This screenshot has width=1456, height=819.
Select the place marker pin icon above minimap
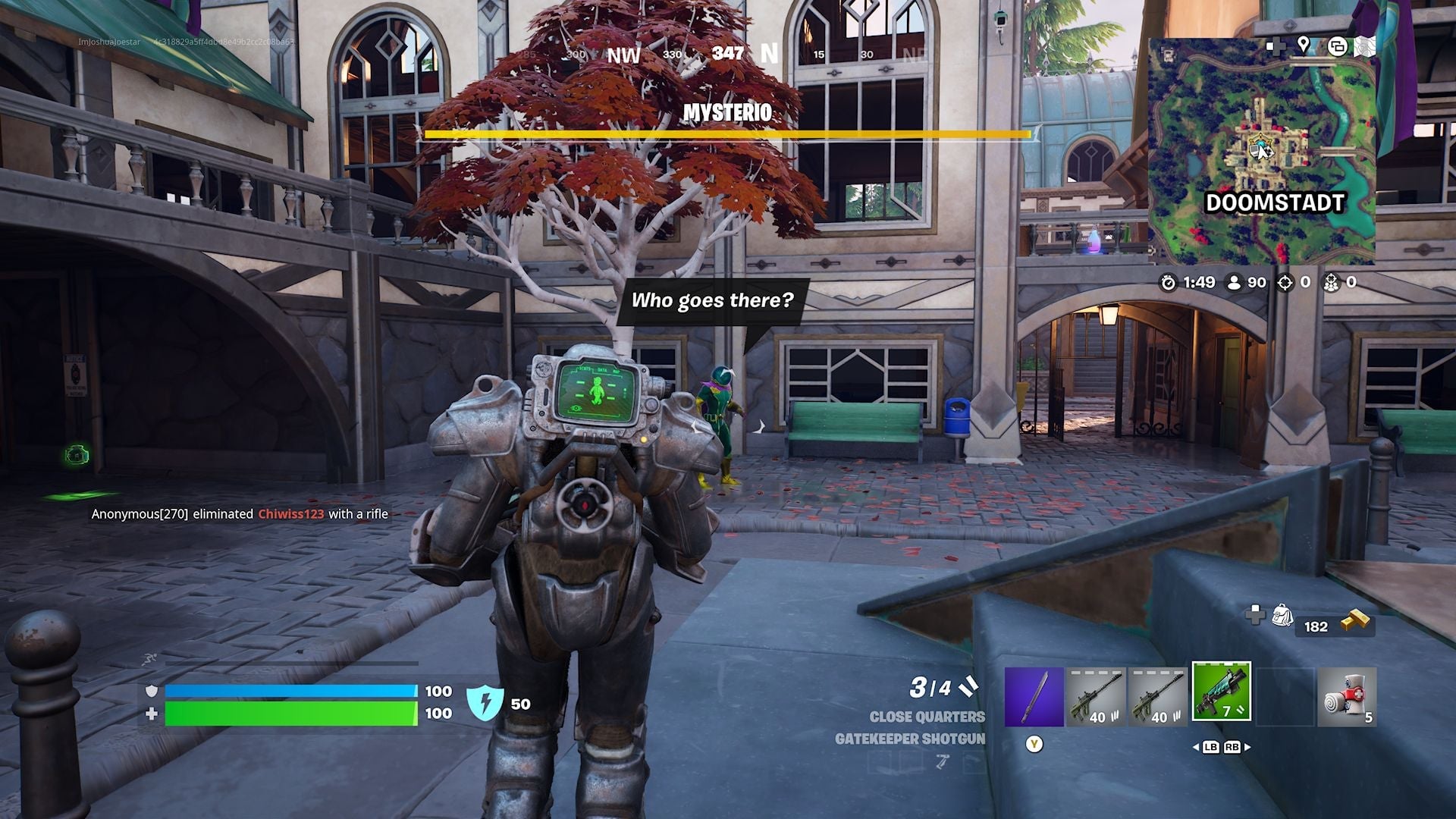pyautogui.click(x=1303, y=45)
